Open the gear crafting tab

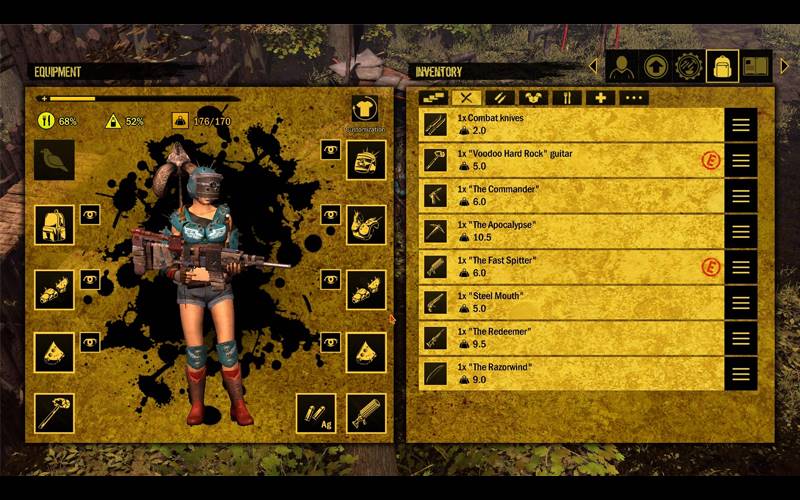coord(688,67)
